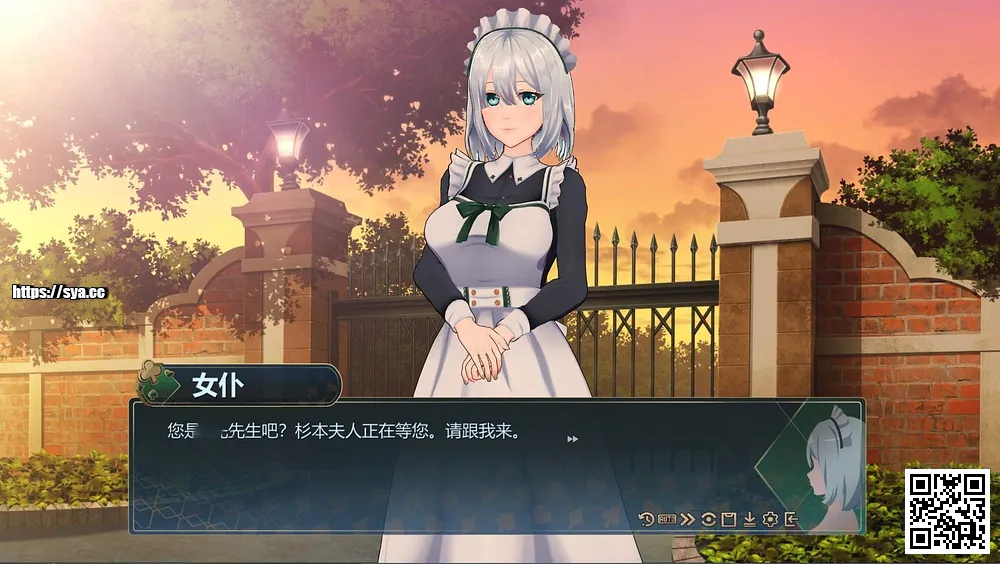Open the save menu via floppy disk icon

(x=729, y=519)
